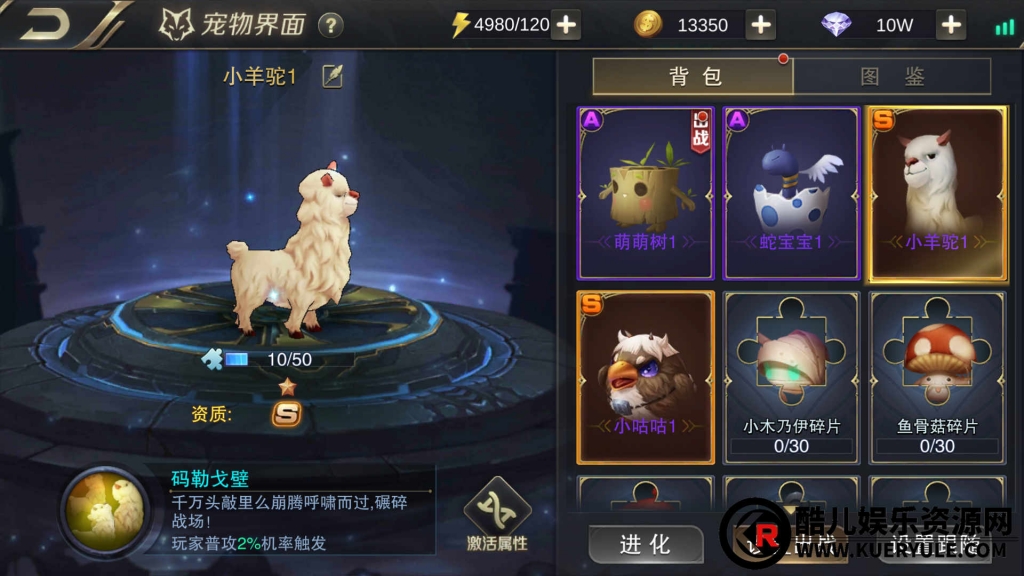Viewport: 1024px width, 576px height.
Task: Click the 进化 evolve button
Action: click(645, 544)
